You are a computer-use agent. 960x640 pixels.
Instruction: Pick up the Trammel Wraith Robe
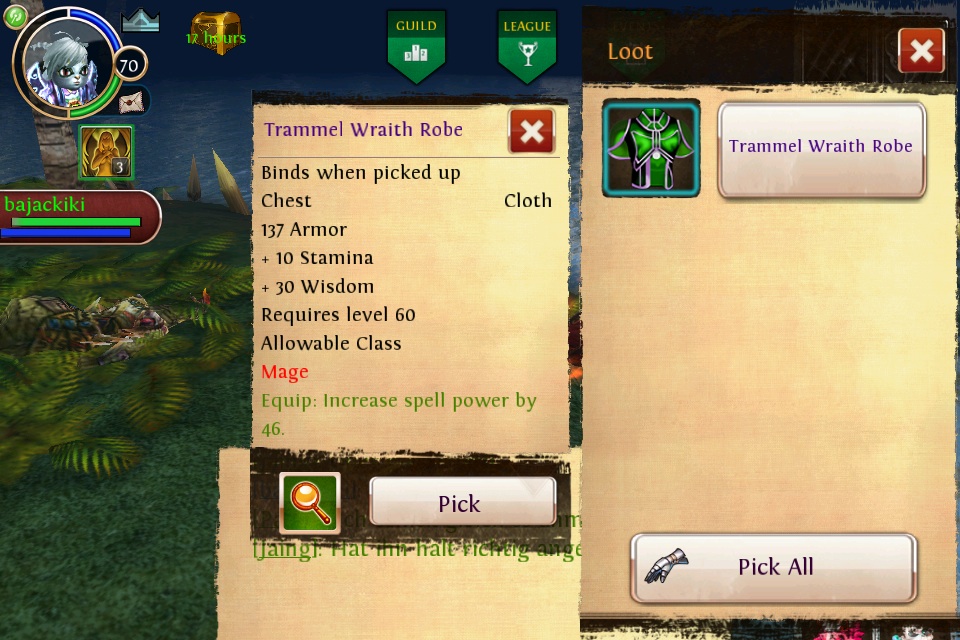click(x=462, y=502)
